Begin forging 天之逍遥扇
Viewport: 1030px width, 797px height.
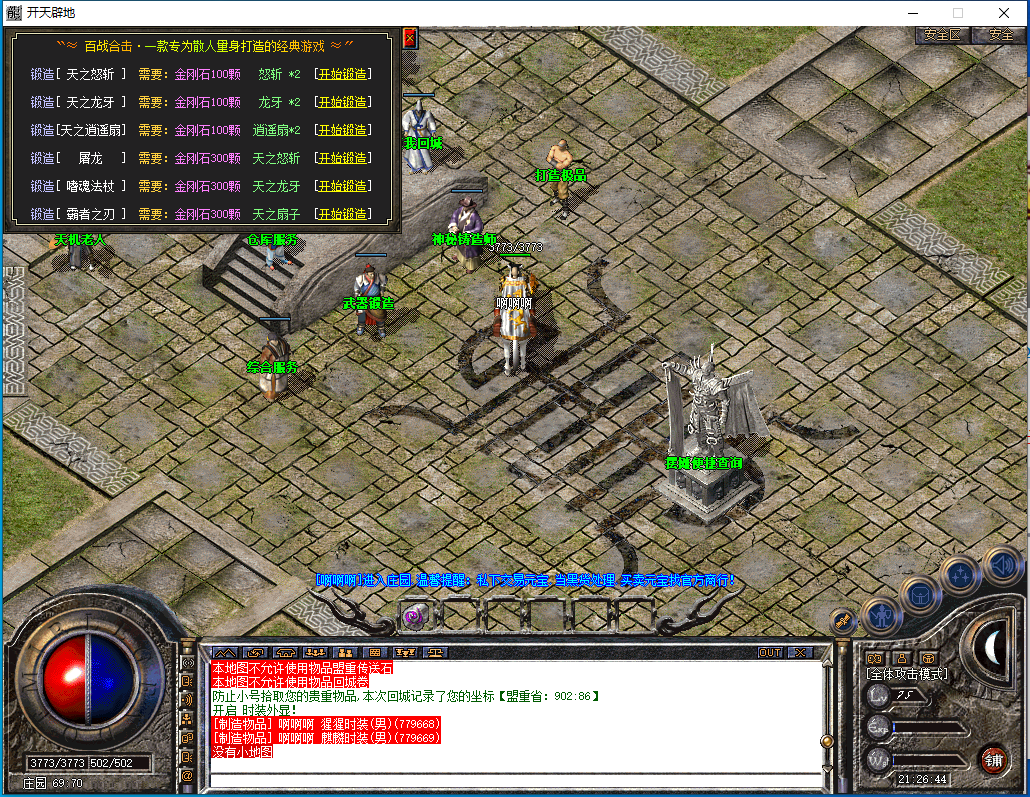[x=342, y=130]
